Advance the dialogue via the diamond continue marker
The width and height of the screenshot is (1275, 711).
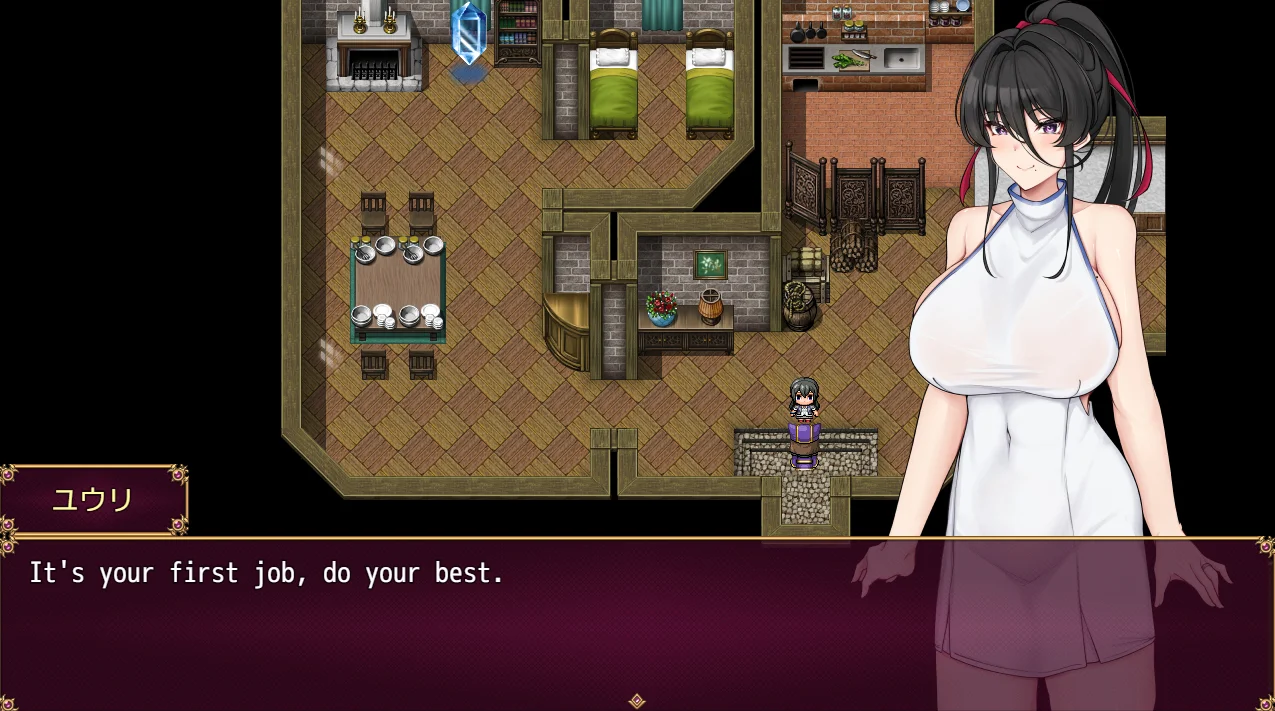point(636,701)
